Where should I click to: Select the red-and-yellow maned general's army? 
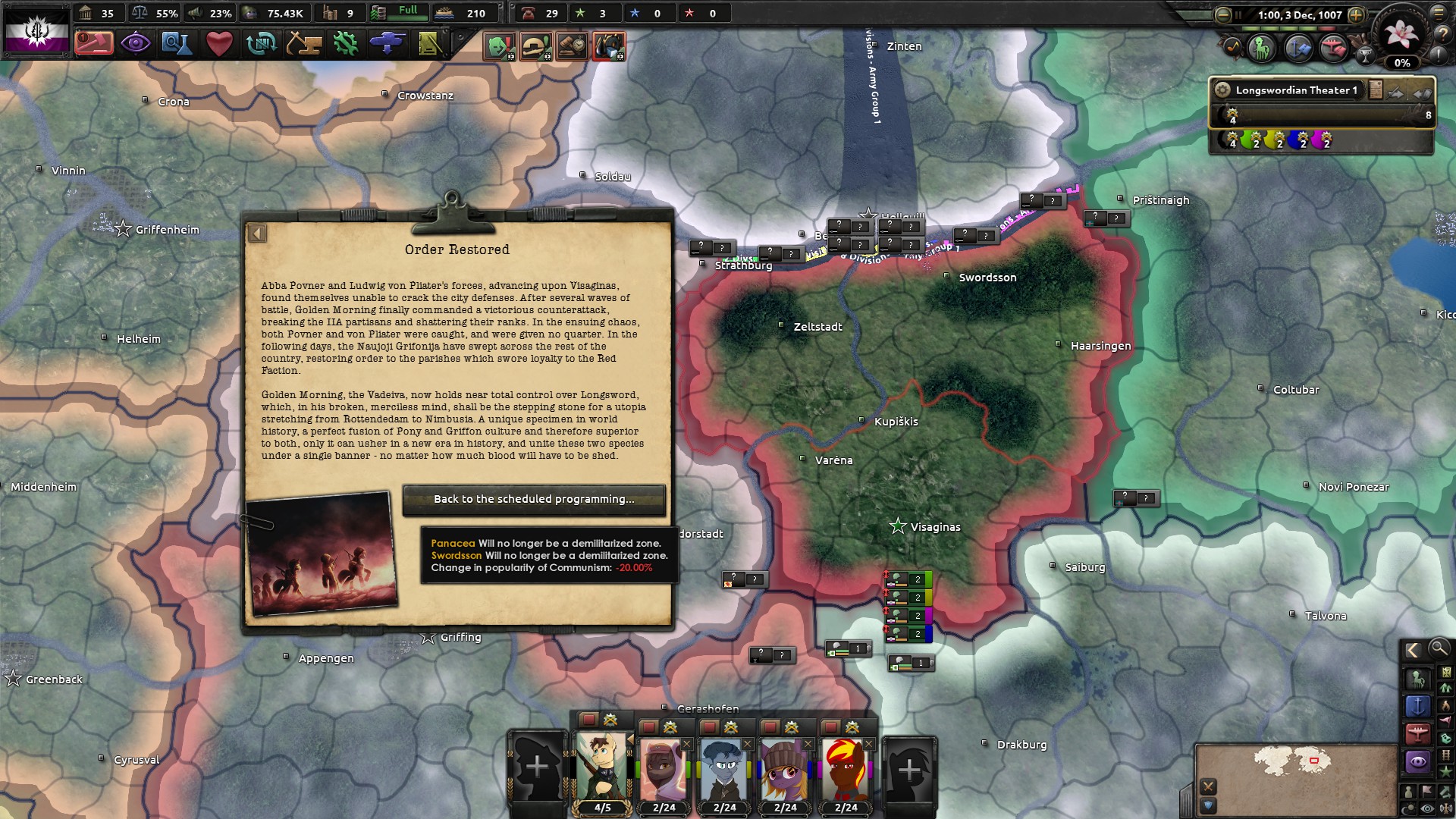click(x=845, y=769)
